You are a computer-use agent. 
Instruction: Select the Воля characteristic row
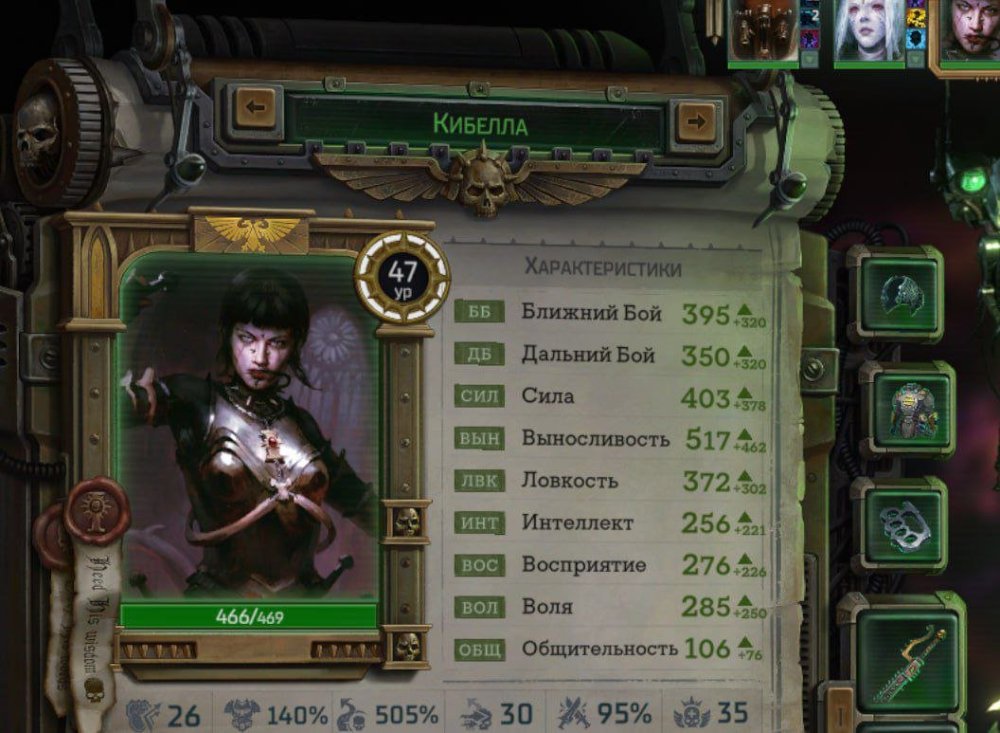(610, 607)
